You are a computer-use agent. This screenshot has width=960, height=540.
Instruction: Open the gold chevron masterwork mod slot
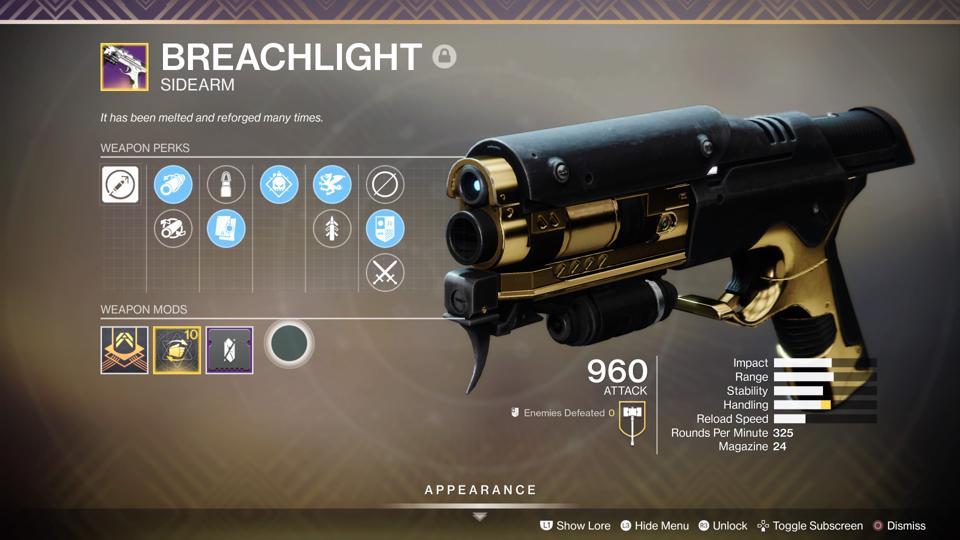click(x=124, y=350)
